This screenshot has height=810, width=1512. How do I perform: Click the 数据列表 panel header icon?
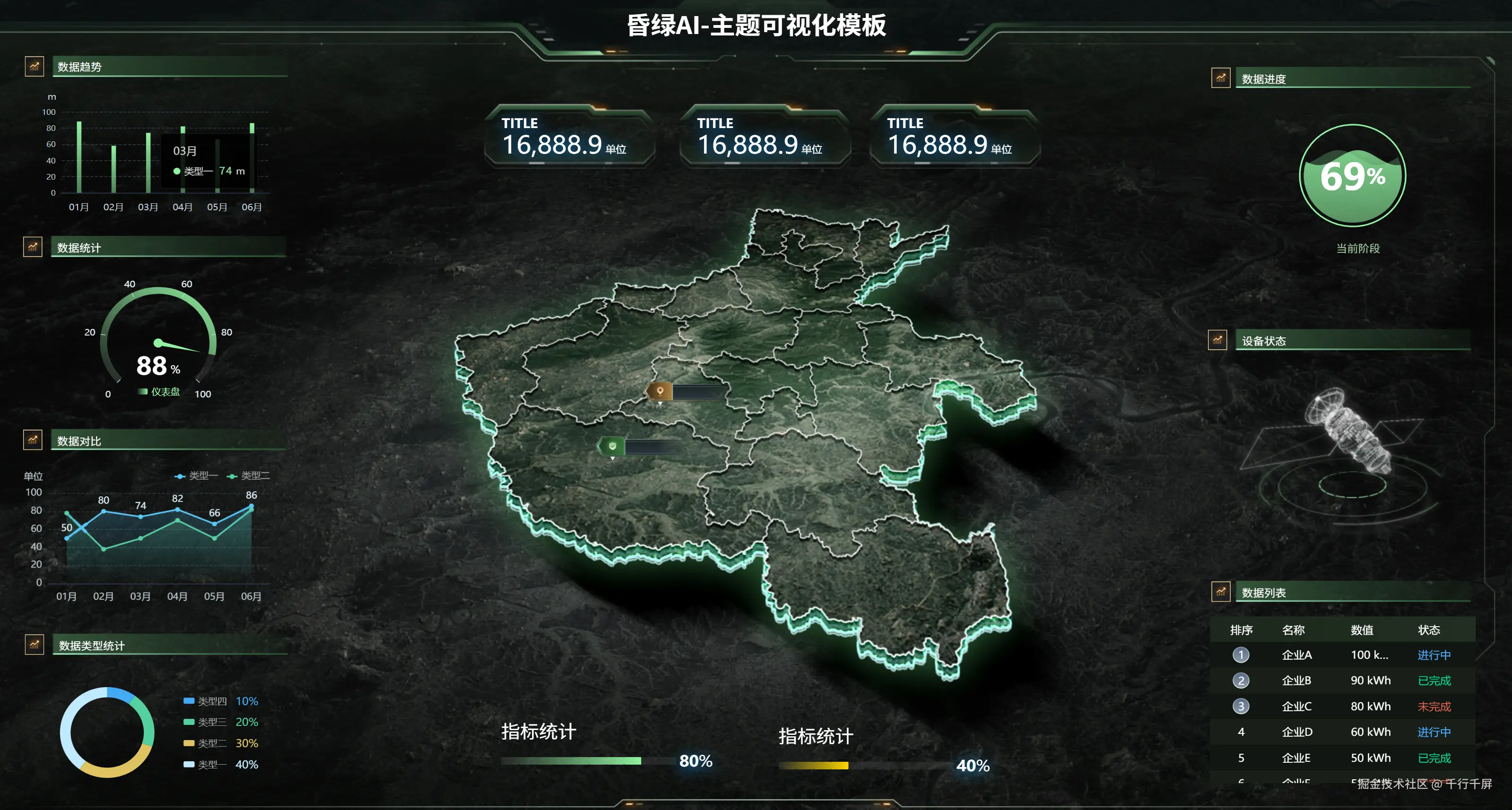pos(1221,593)
